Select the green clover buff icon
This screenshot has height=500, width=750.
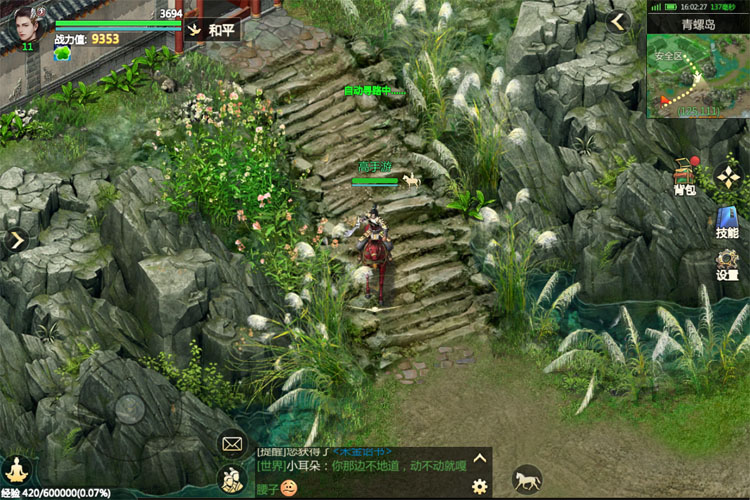click(62, 54)
